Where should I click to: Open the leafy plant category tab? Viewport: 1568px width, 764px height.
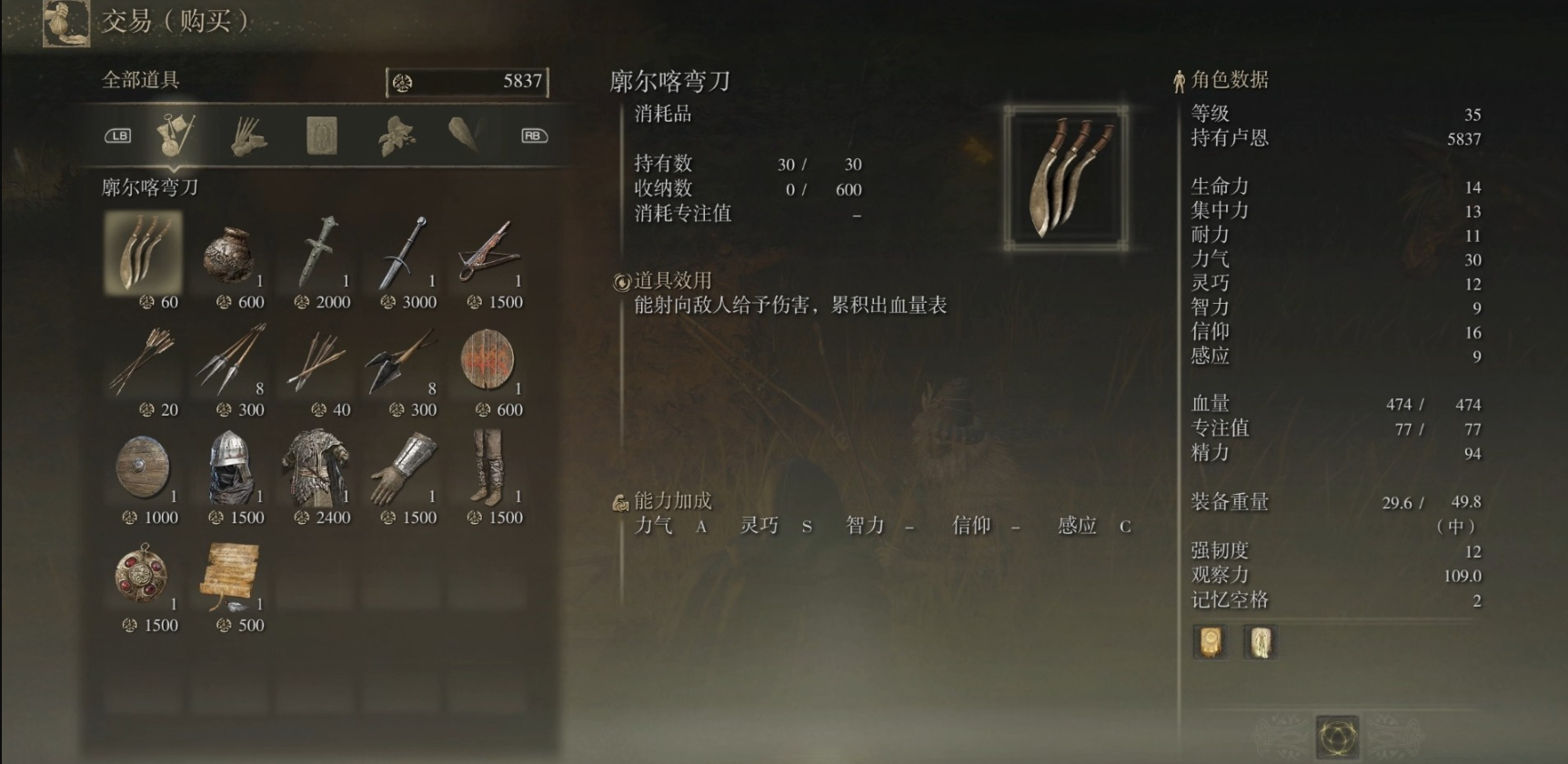click(x=396, y=136)
